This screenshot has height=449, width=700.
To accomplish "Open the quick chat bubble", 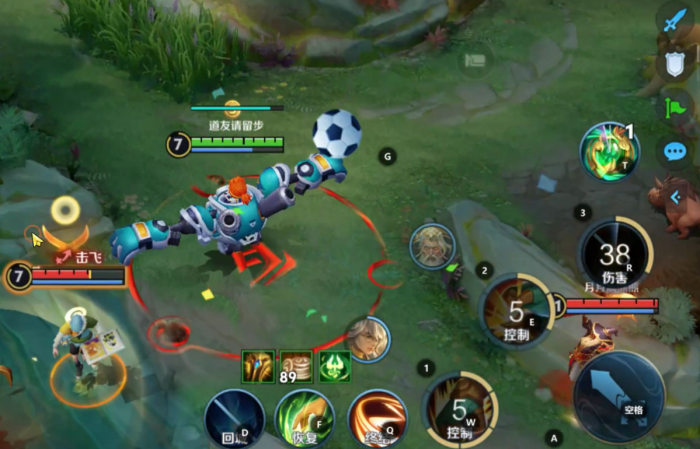I will point(675,151).
